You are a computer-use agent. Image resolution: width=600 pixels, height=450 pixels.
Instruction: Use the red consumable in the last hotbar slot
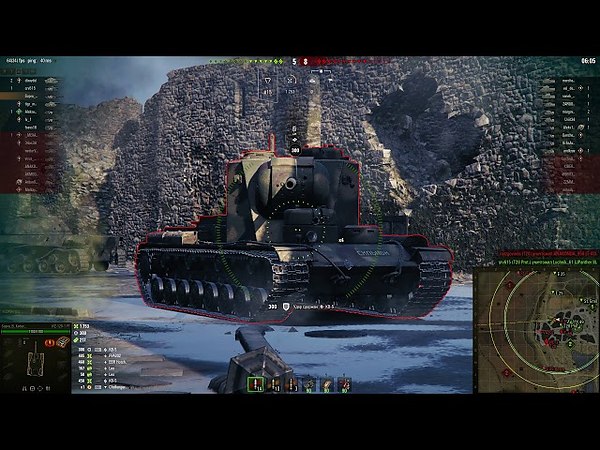[x=344, y=384]
